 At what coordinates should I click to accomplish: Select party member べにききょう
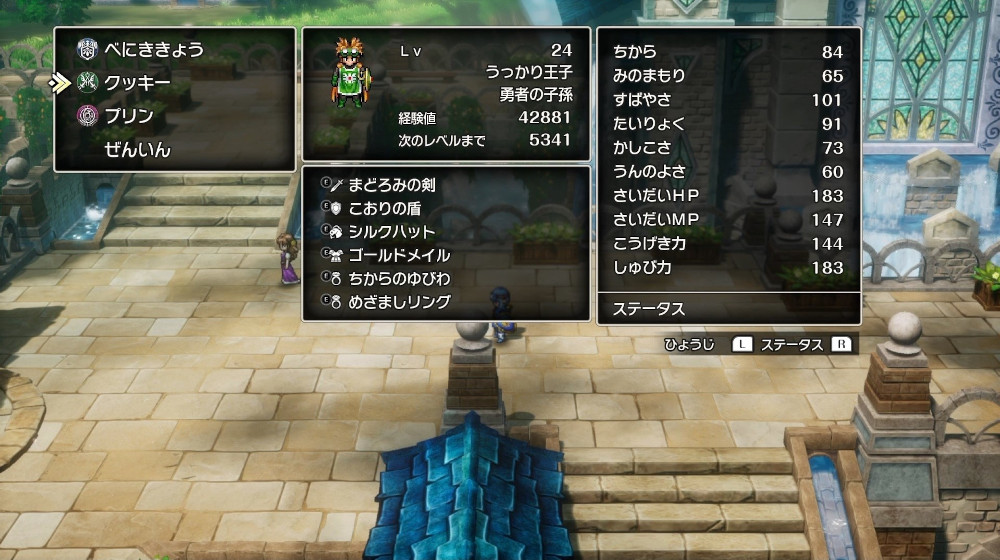coord(154,49)
